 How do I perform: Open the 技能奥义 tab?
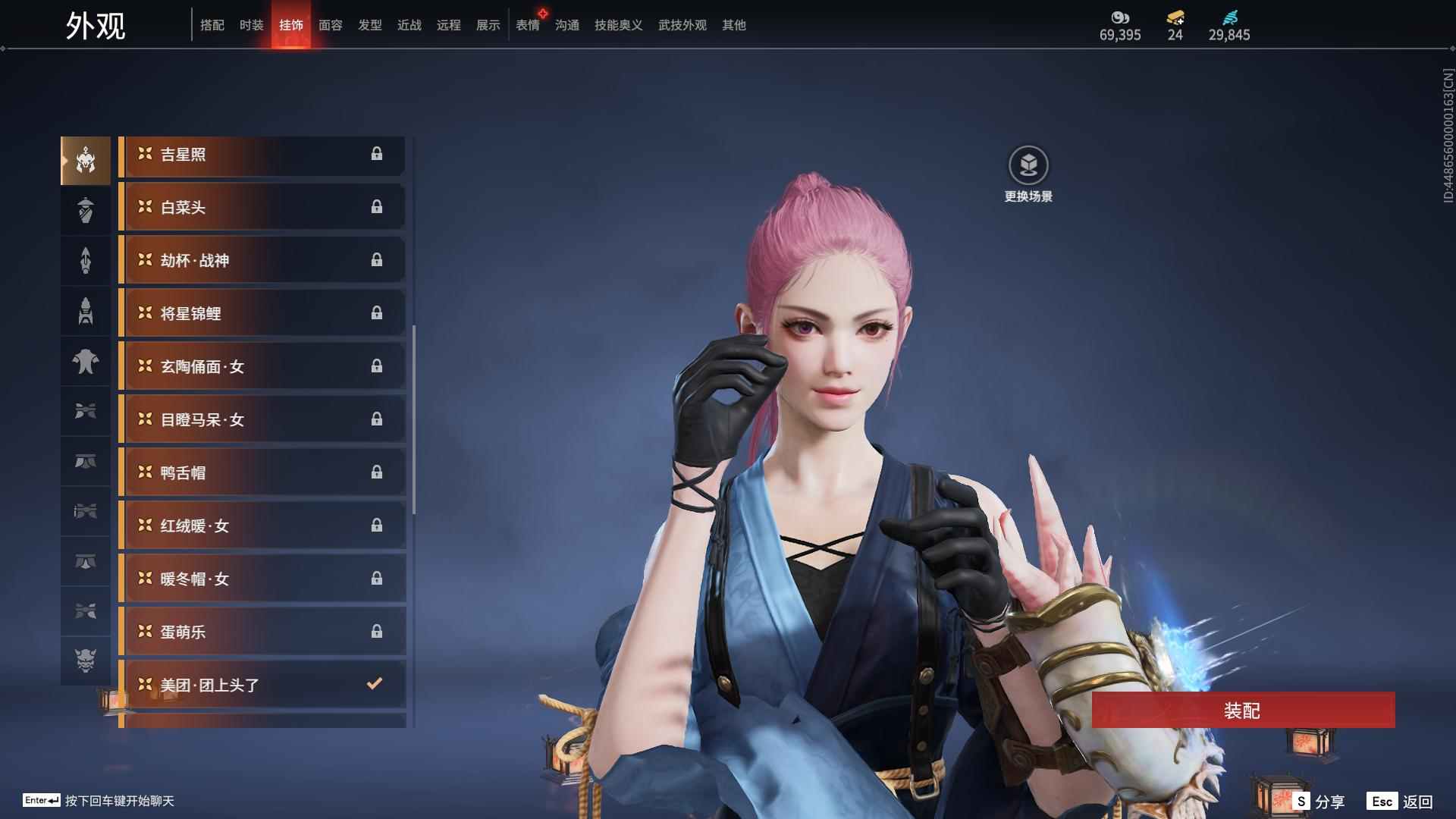tap(618, 25)
